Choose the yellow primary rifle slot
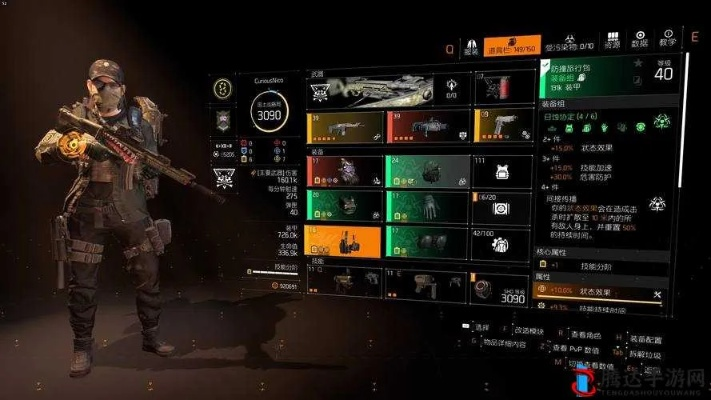 tap(344, 127)
